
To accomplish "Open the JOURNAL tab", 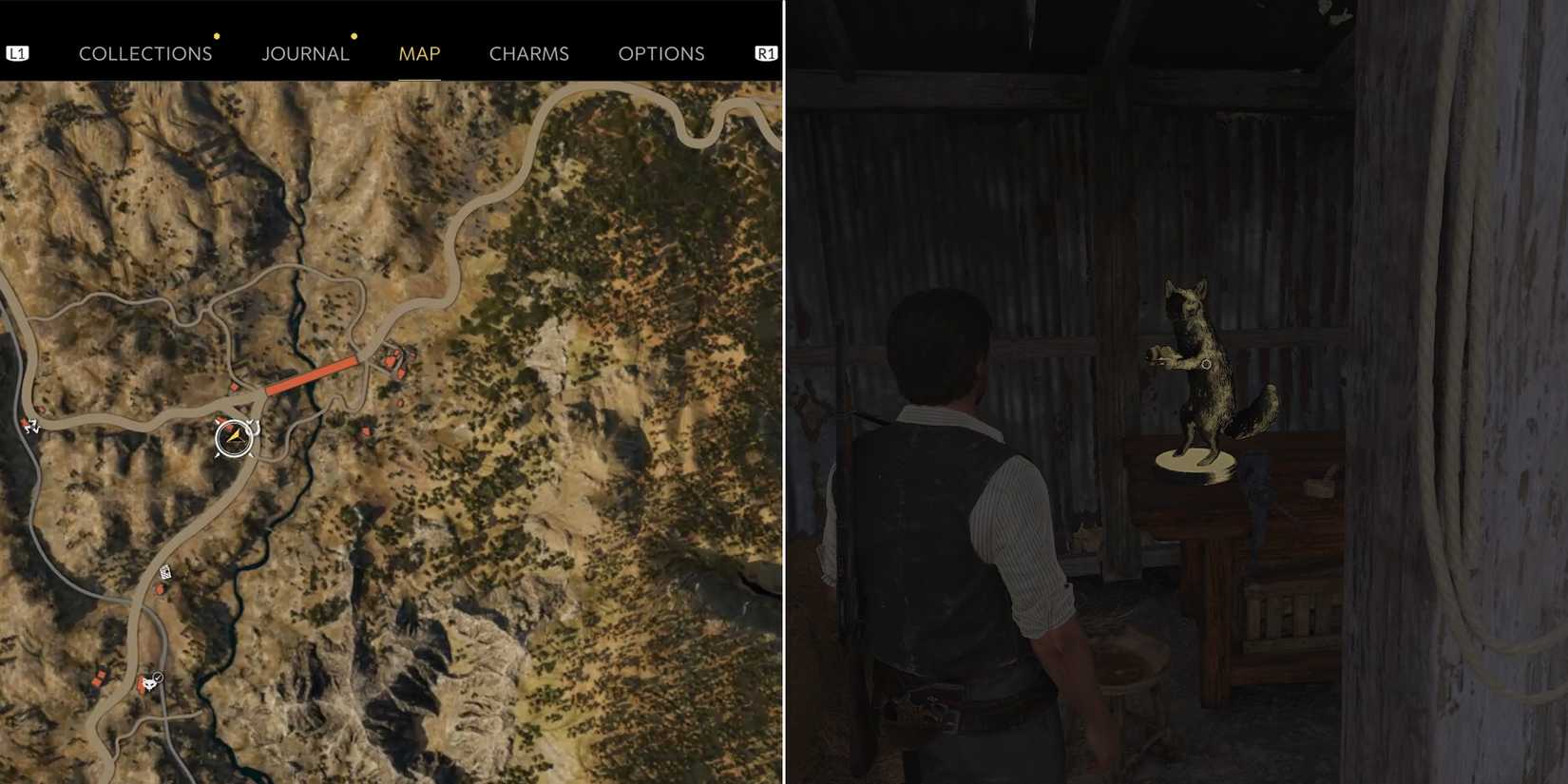I will pyautogui.click(x=305, y=53).
